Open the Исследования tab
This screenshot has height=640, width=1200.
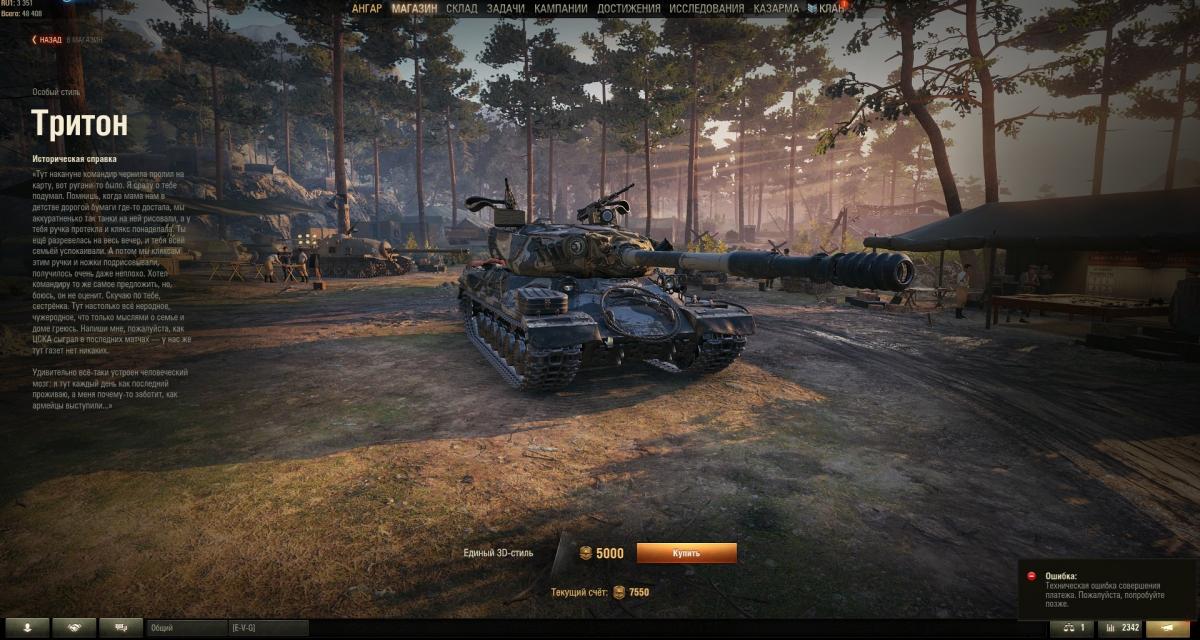pyautogui.click(x=707, y=8)
